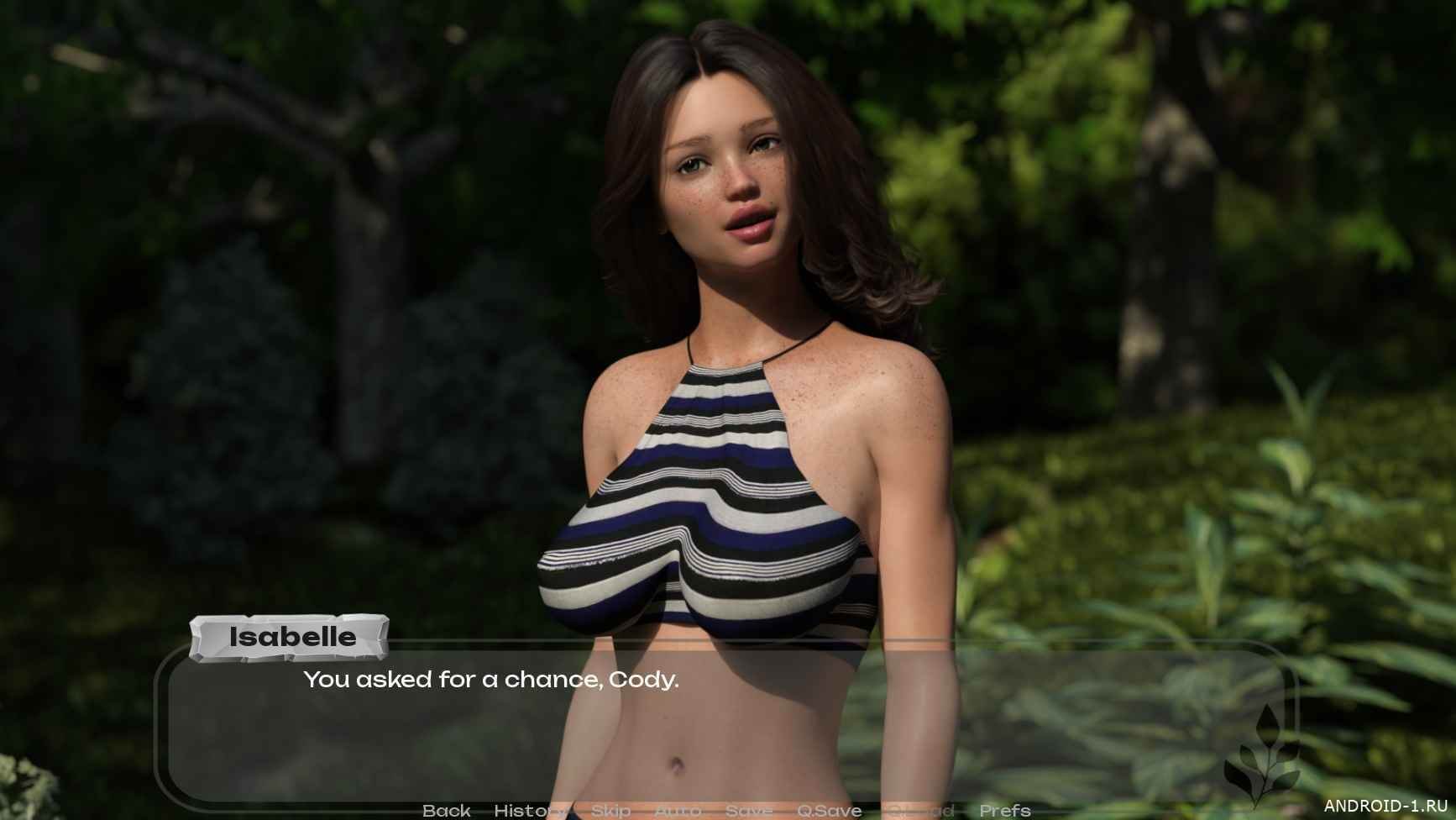Go back one line with Back
Viewport: 1456px width, 820px height.
point(447,811)
